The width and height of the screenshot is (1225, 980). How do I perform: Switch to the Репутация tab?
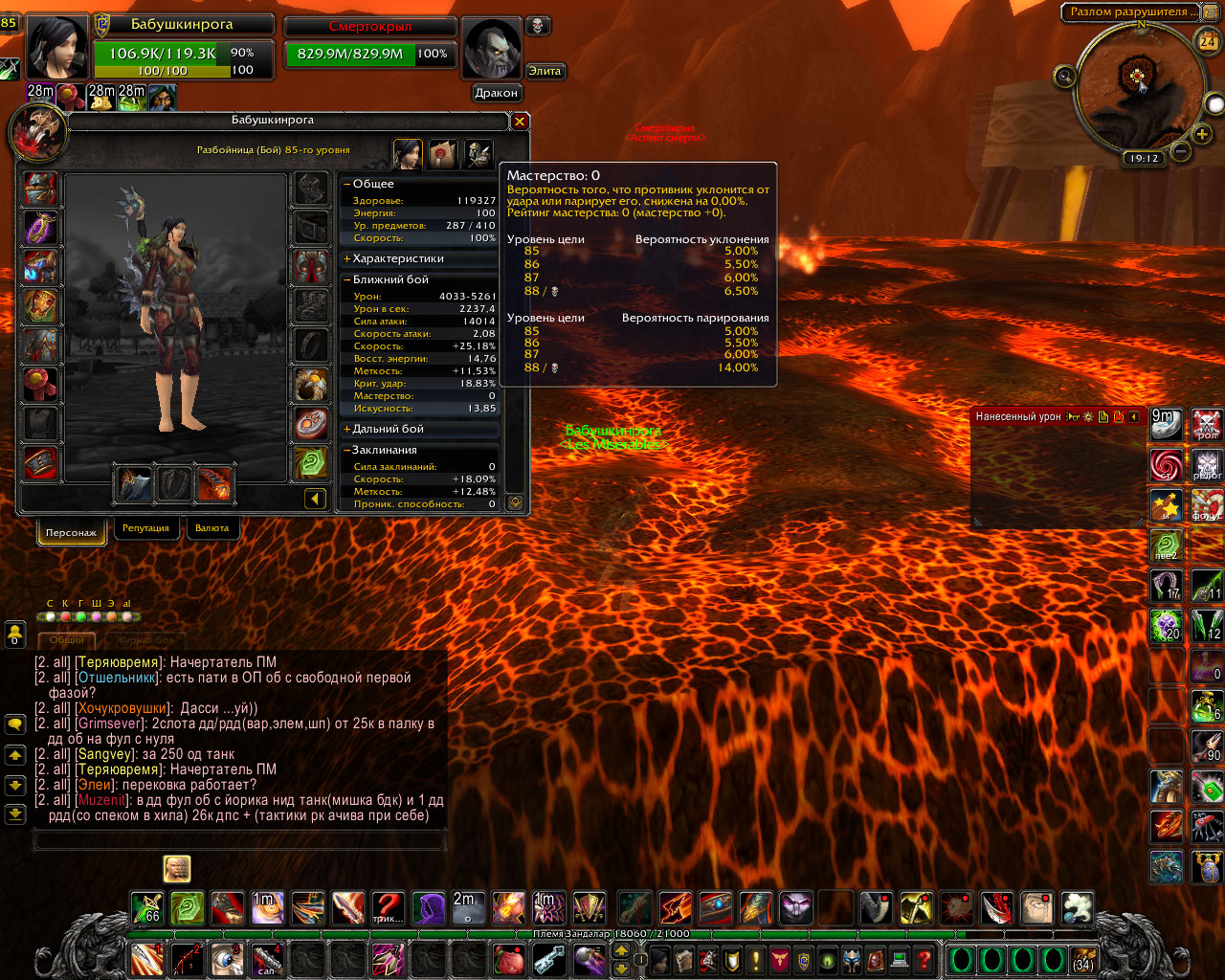pyautogui.click(x=145, y=528)
